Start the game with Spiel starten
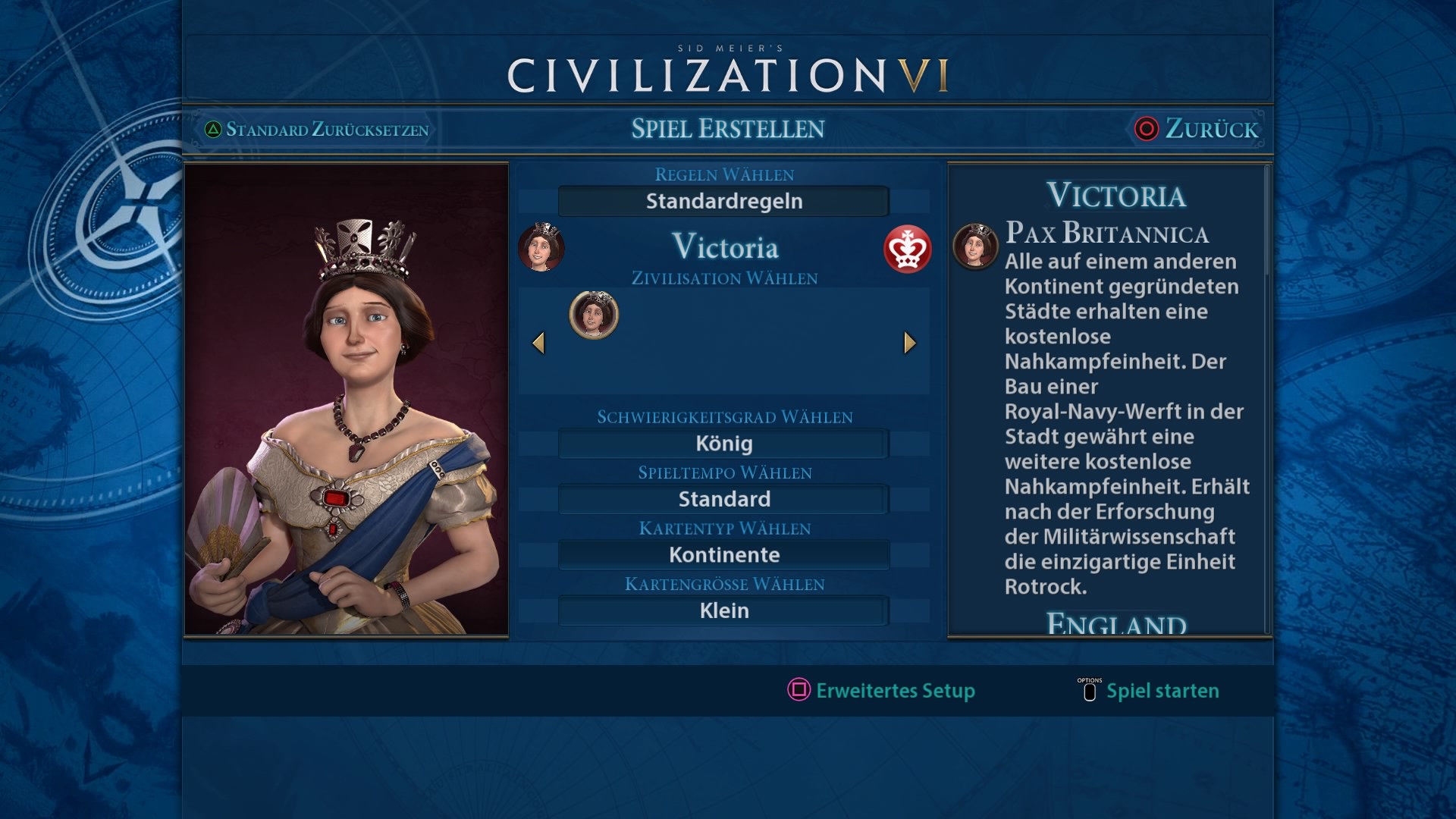 (1149, 690)
